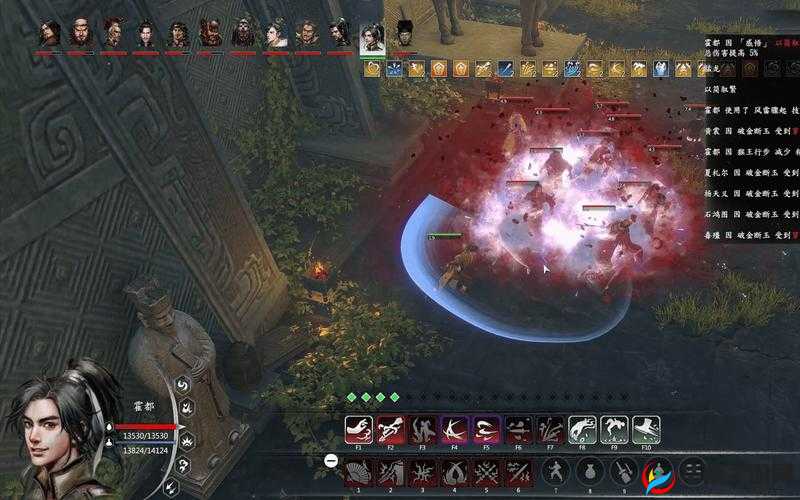Viewport: 800px width, 500px height.
Task: Use the purple-glowing F4 skill
Action: coord(454,429)
